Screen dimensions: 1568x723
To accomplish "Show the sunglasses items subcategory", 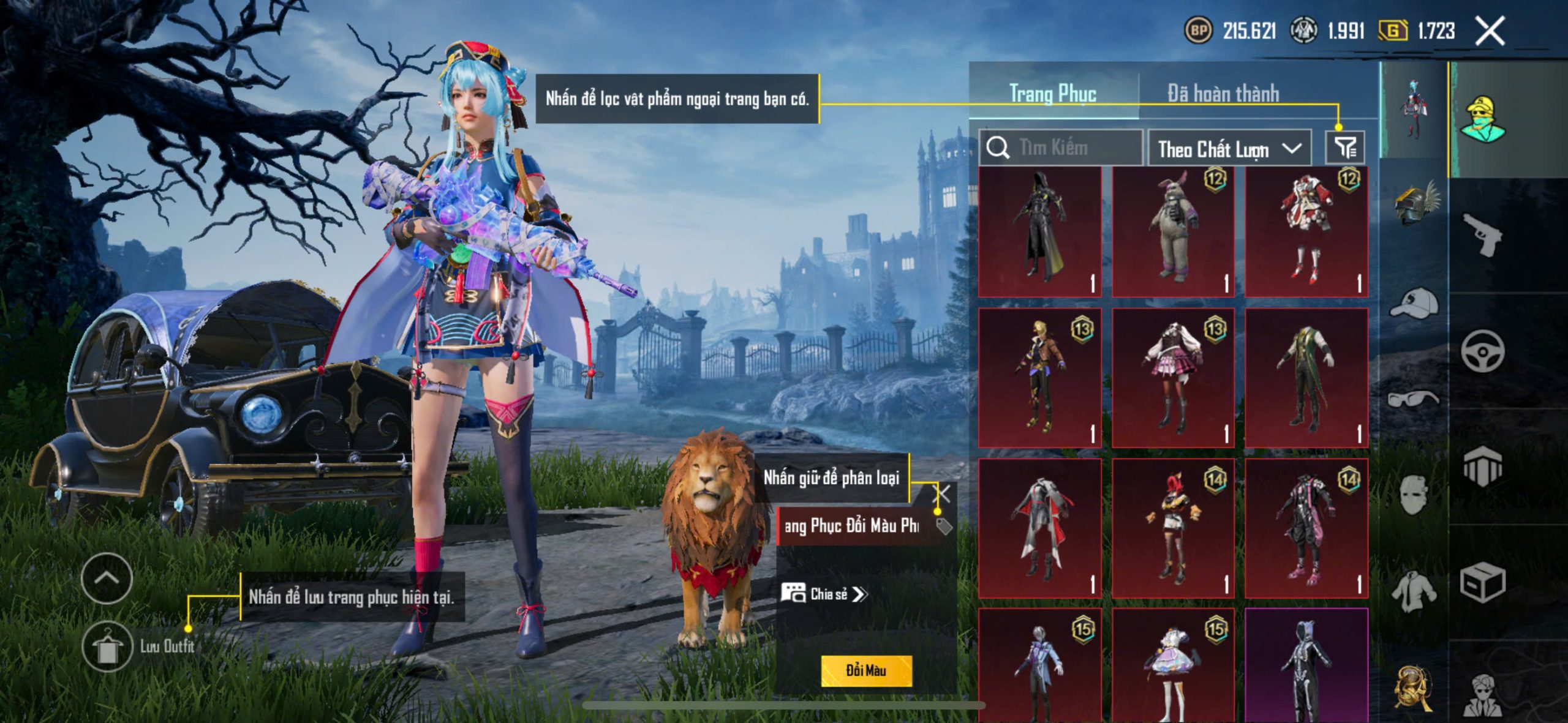I will point(1413,400).
